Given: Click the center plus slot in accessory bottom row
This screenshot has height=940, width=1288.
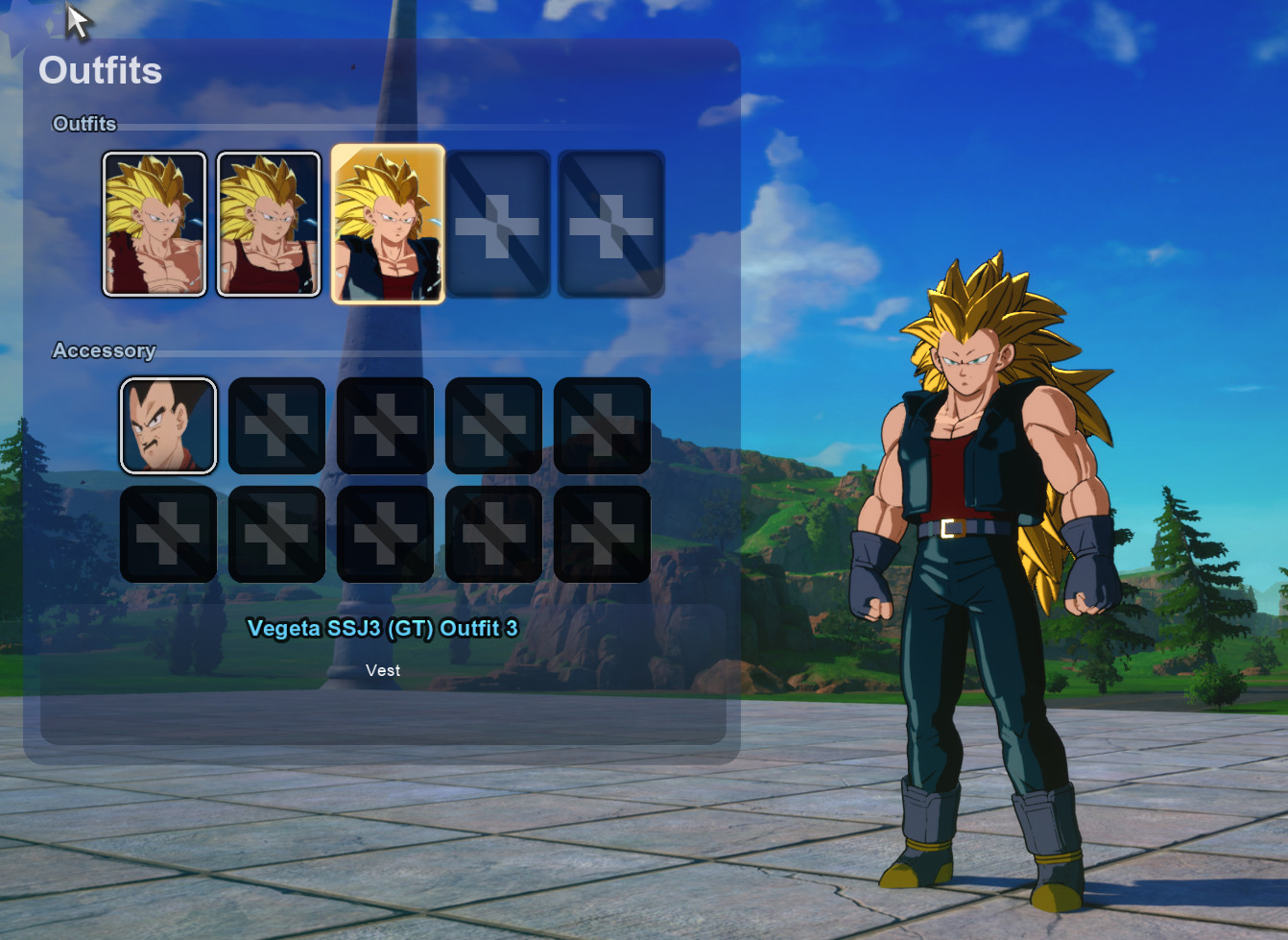Looking at the screenshot, I should 385,535.
